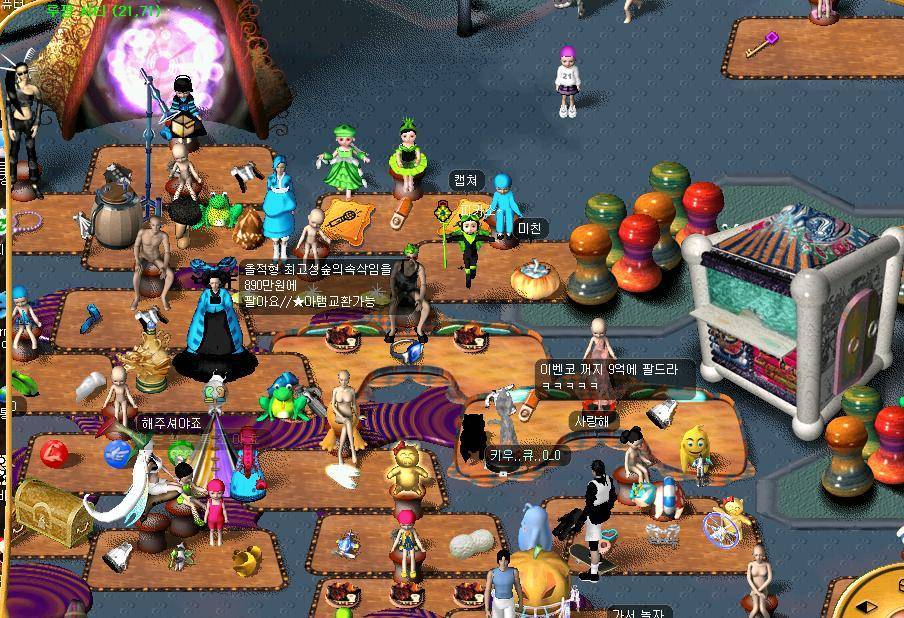Image resolution: width=904 pixels, height=618 pixels.
Task: Click the black diamond arrow on the gold dial
Action: 868,606
